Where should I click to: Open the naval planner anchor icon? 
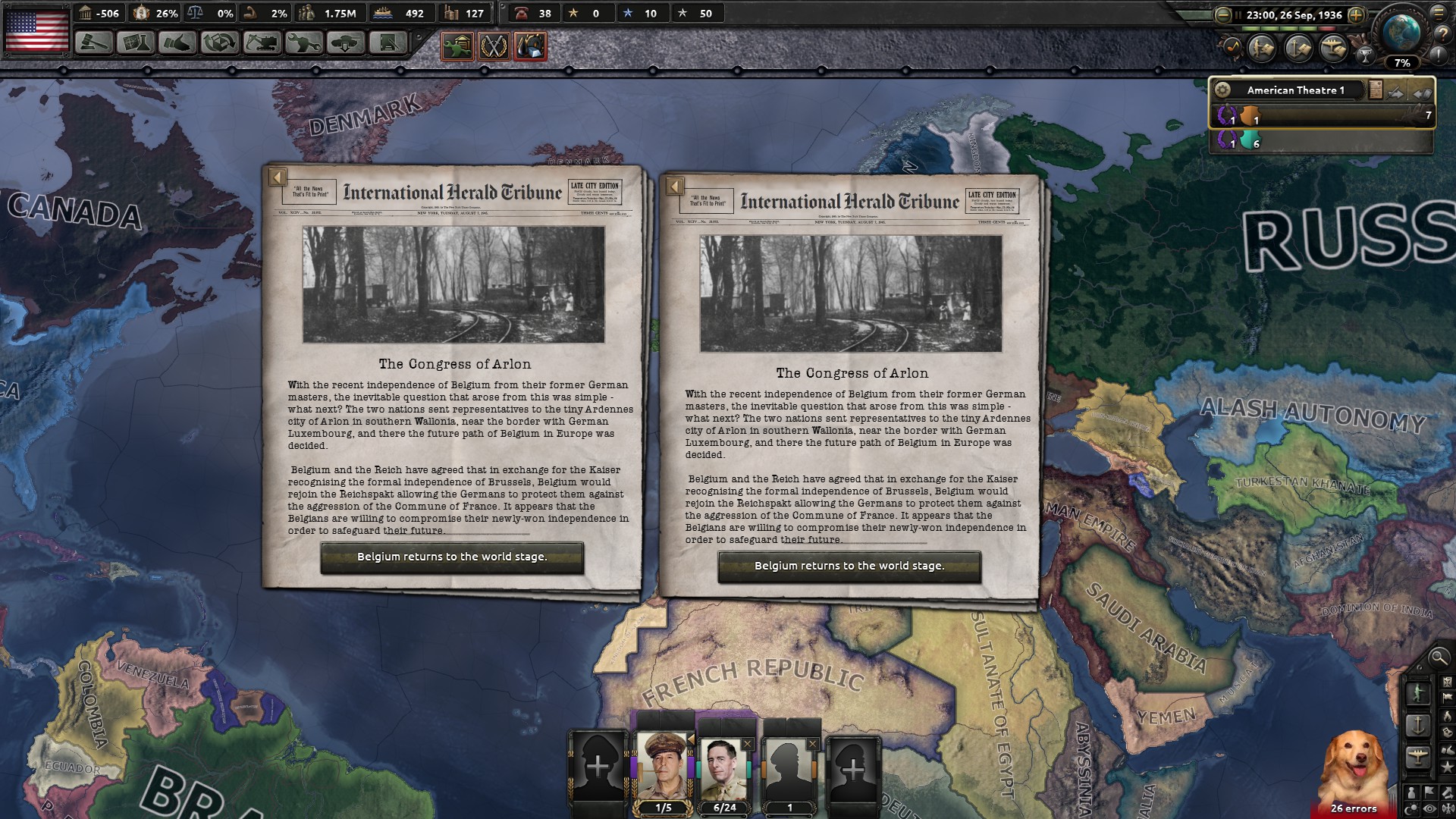pos(1300,47)
